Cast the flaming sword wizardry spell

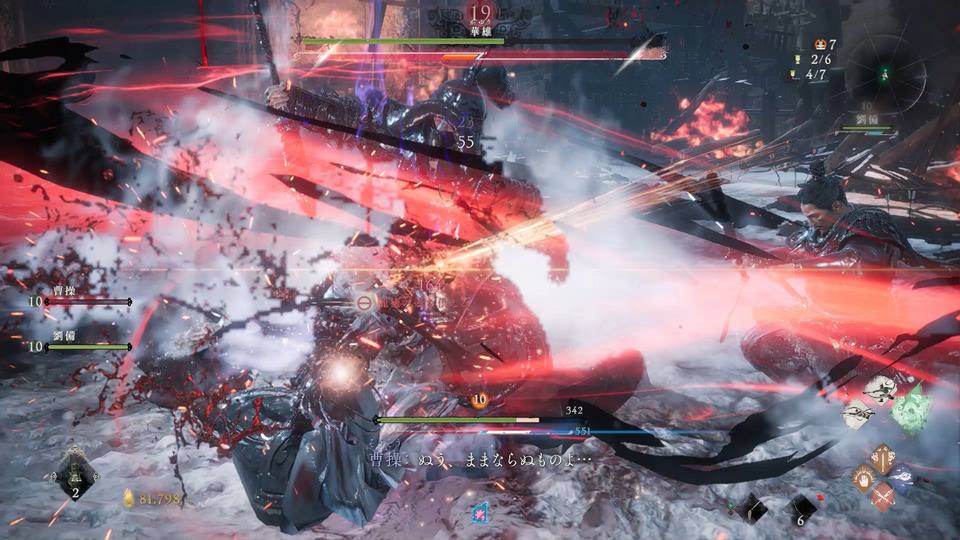click(882, 459)
